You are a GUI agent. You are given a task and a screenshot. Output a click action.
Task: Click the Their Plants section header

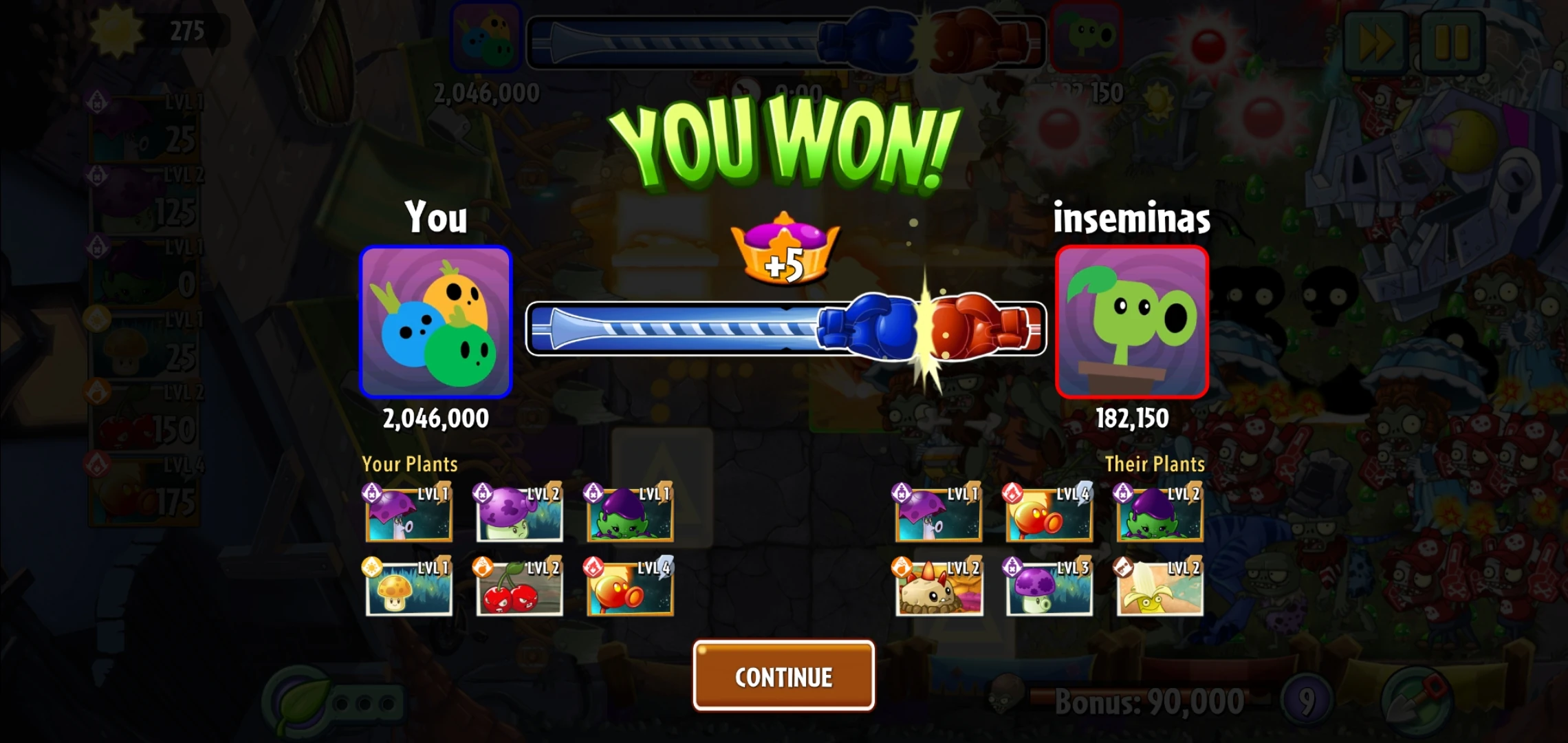click(1155, 464)
